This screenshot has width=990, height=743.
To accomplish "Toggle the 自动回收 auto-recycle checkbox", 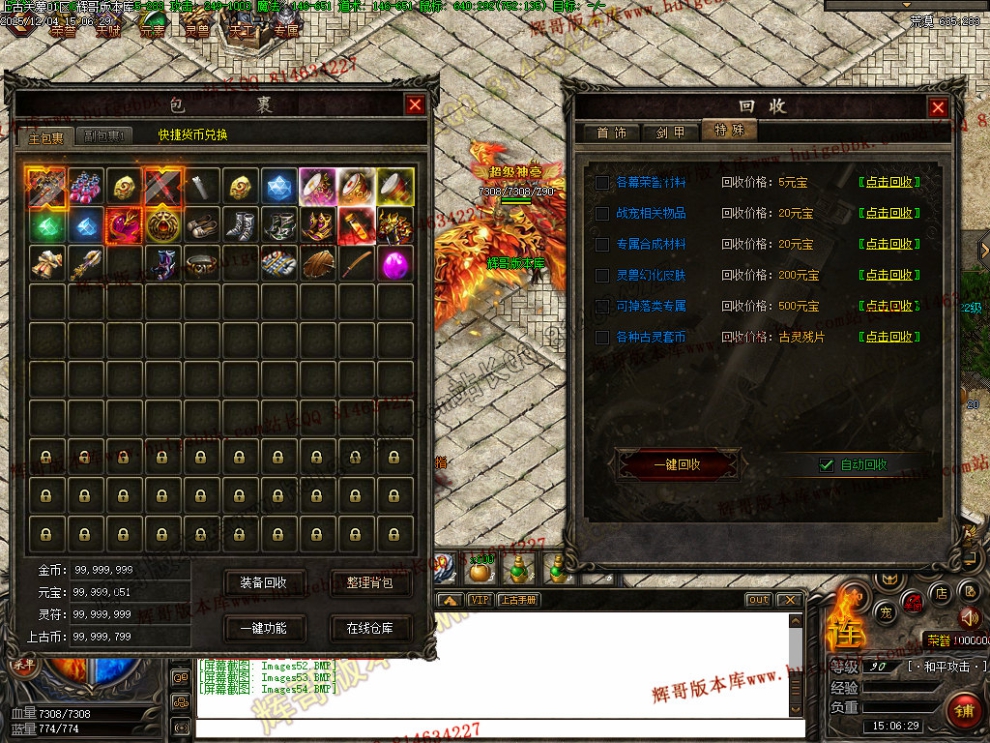I will (826, 464).
